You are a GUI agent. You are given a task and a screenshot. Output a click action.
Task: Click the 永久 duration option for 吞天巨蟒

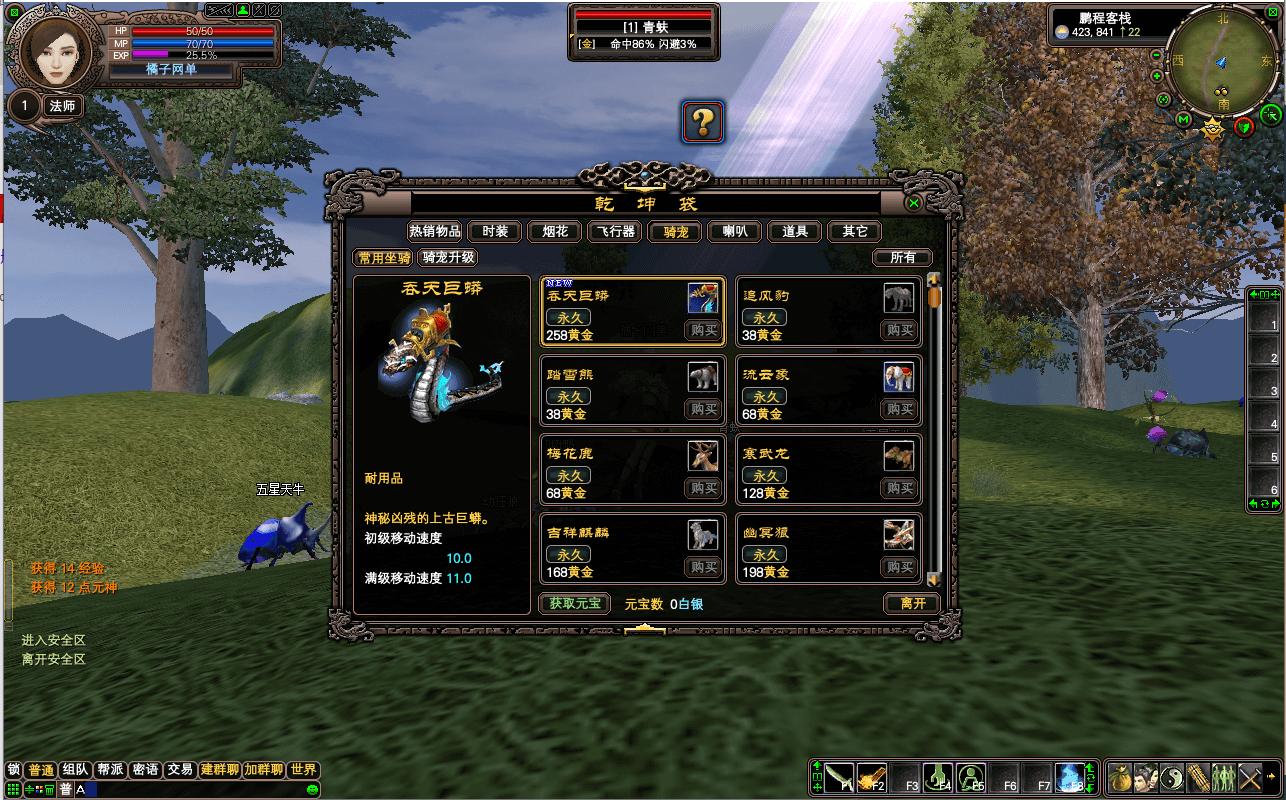coord(569,317)
